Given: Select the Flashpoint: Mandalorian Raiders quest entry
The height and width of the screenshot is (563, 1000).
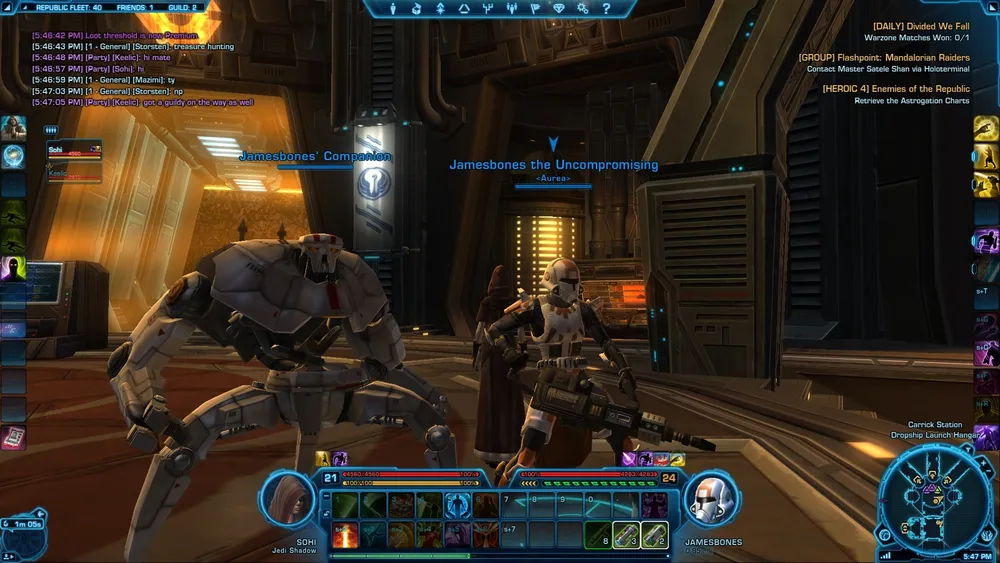Looking at the screenshot, I should point(884,58).
